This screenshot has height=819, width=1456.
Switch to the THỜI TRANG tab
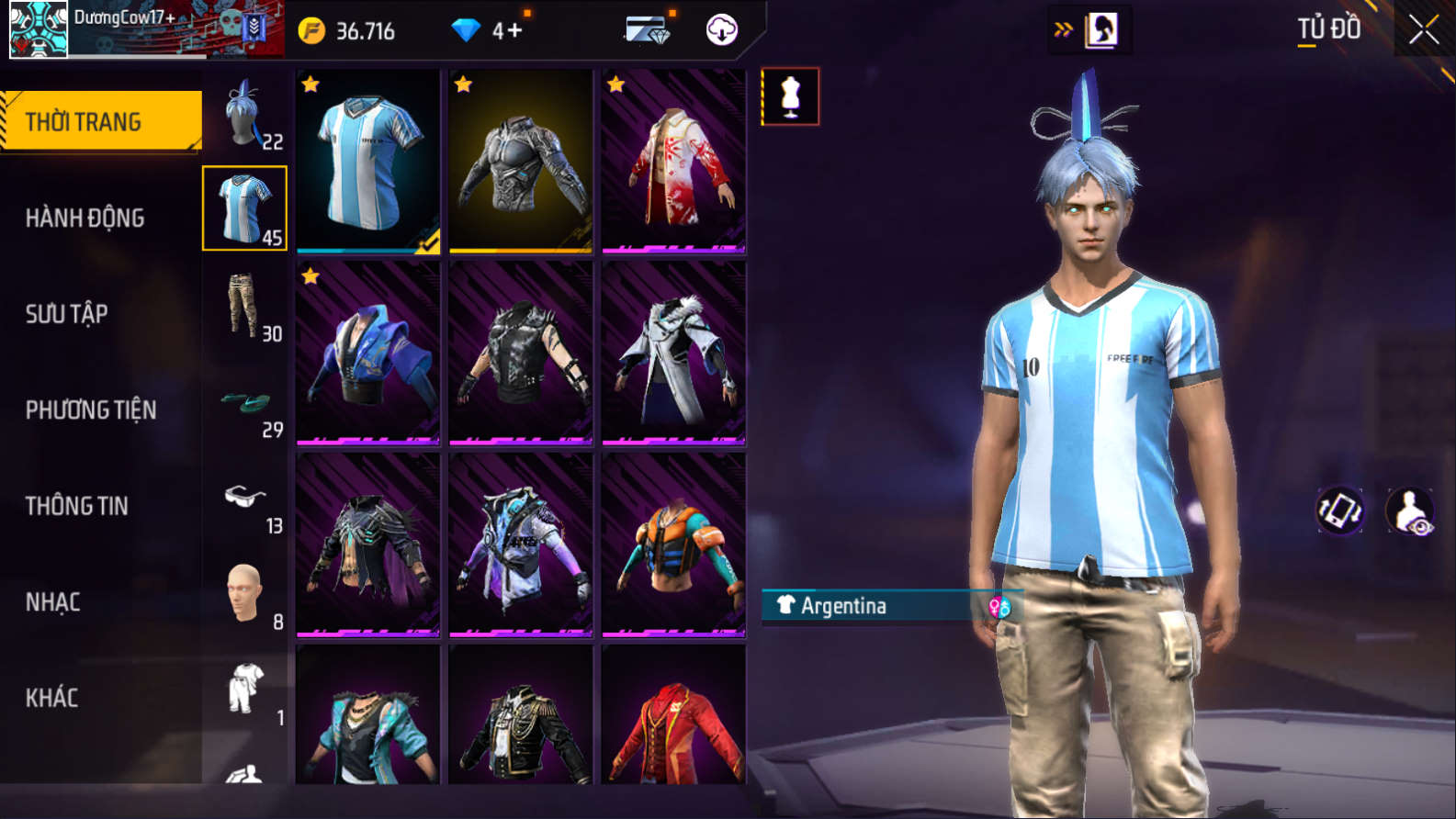coord(101,121)
